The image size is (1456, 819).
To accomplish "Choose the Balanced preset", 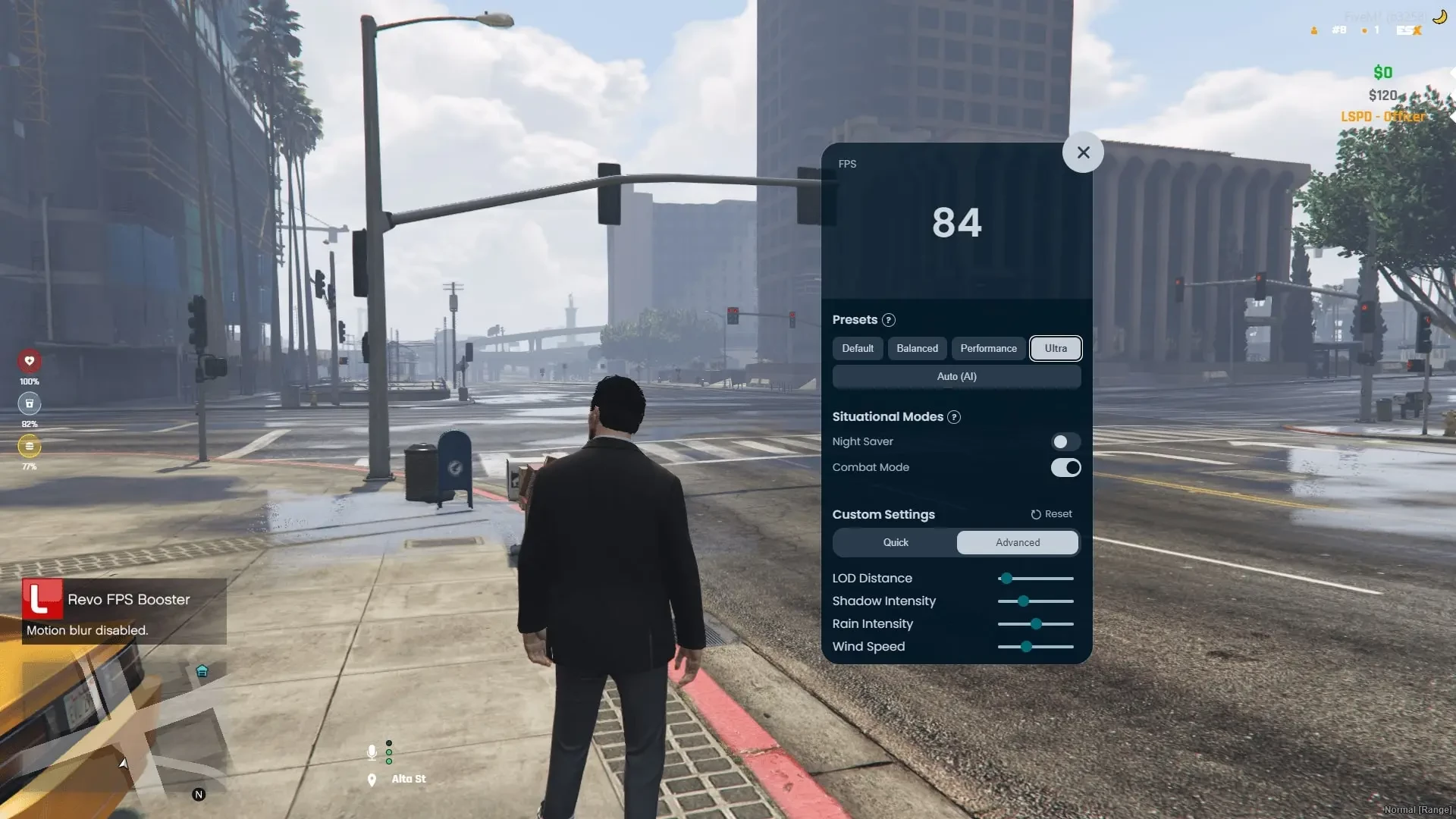I will point(917,348).
